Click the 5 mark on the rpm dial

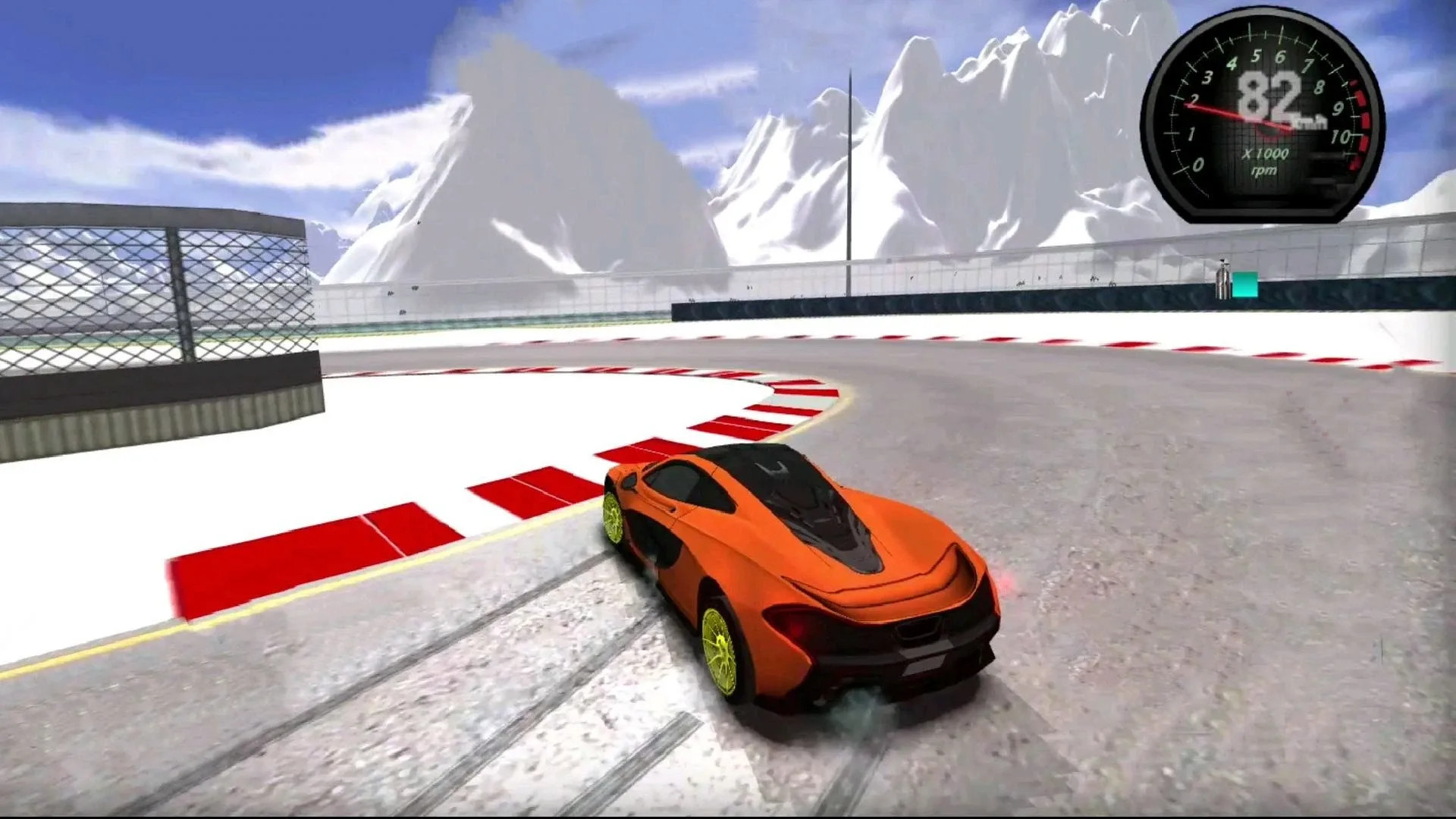pos(1256,56)
